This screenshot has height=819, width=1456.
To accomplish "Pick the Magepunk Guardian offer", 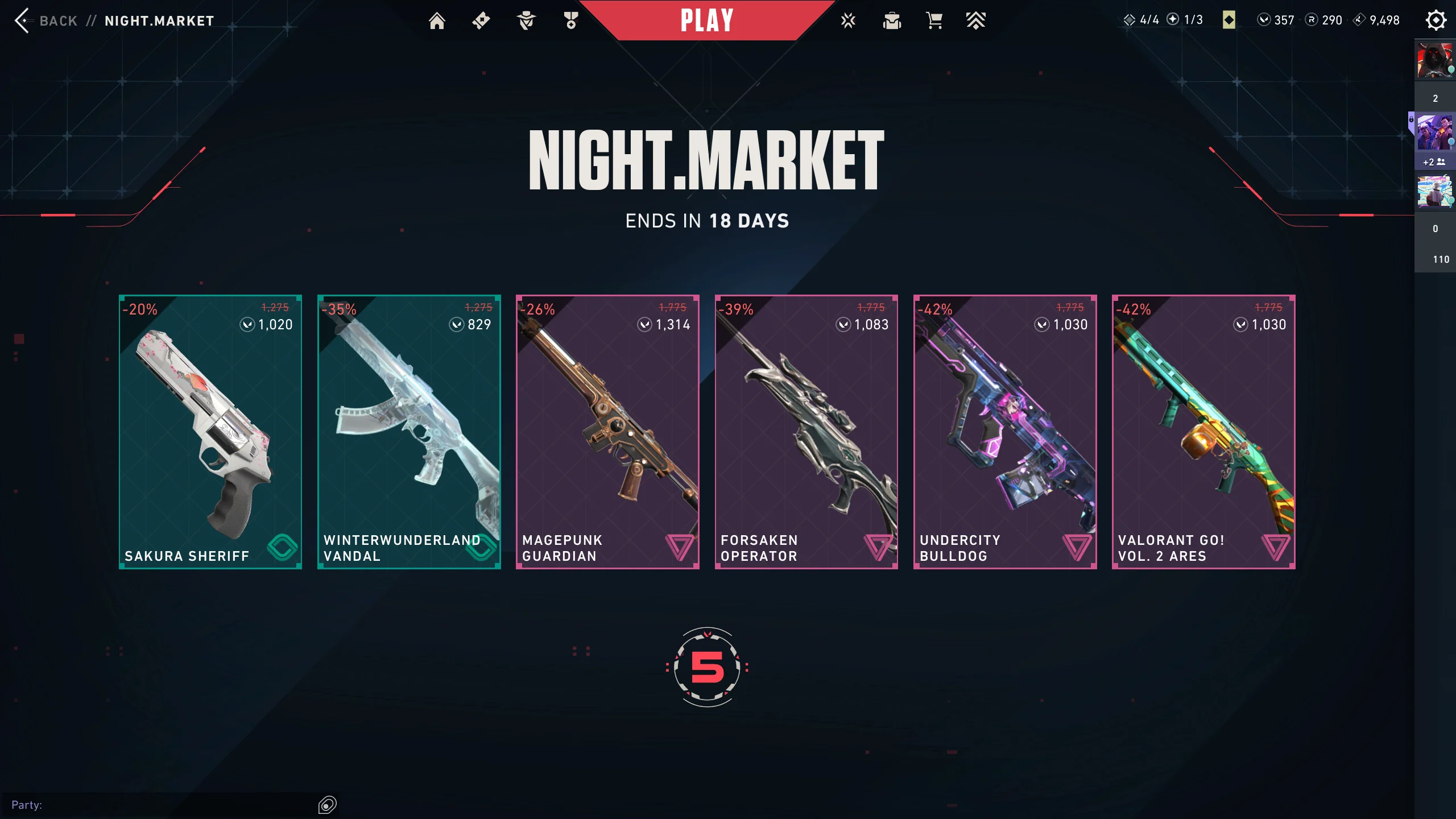I will pyautogui.click(x=607, y=432).
